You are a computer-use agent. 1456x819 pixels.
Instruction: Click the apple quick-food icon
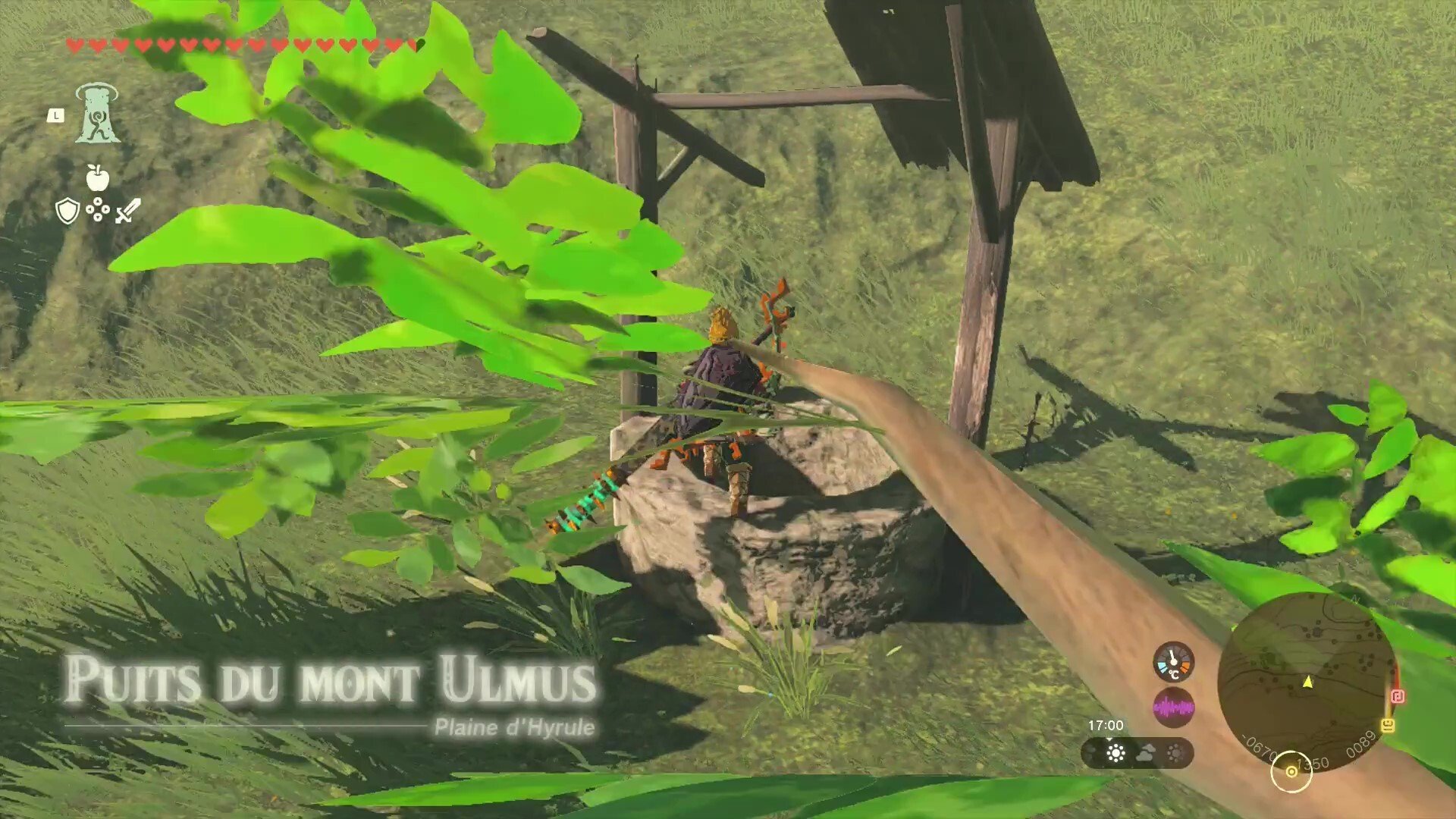tap(99, 176)
